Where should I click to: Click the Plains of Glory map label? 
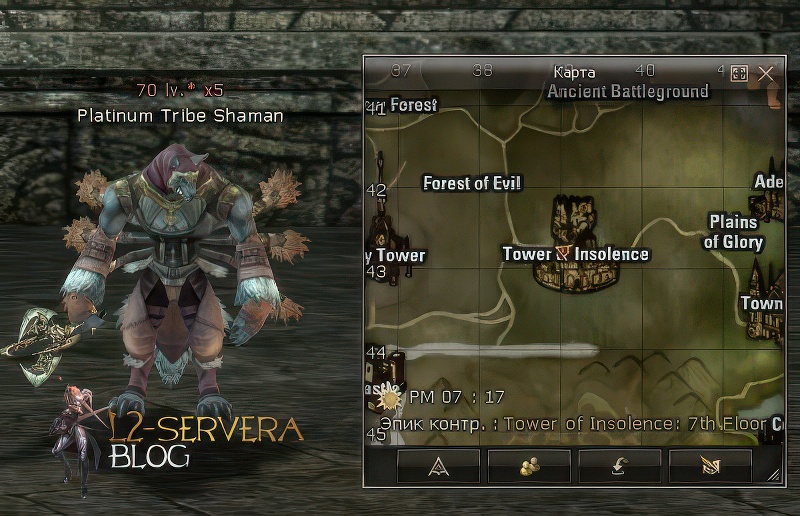[733, 232]
